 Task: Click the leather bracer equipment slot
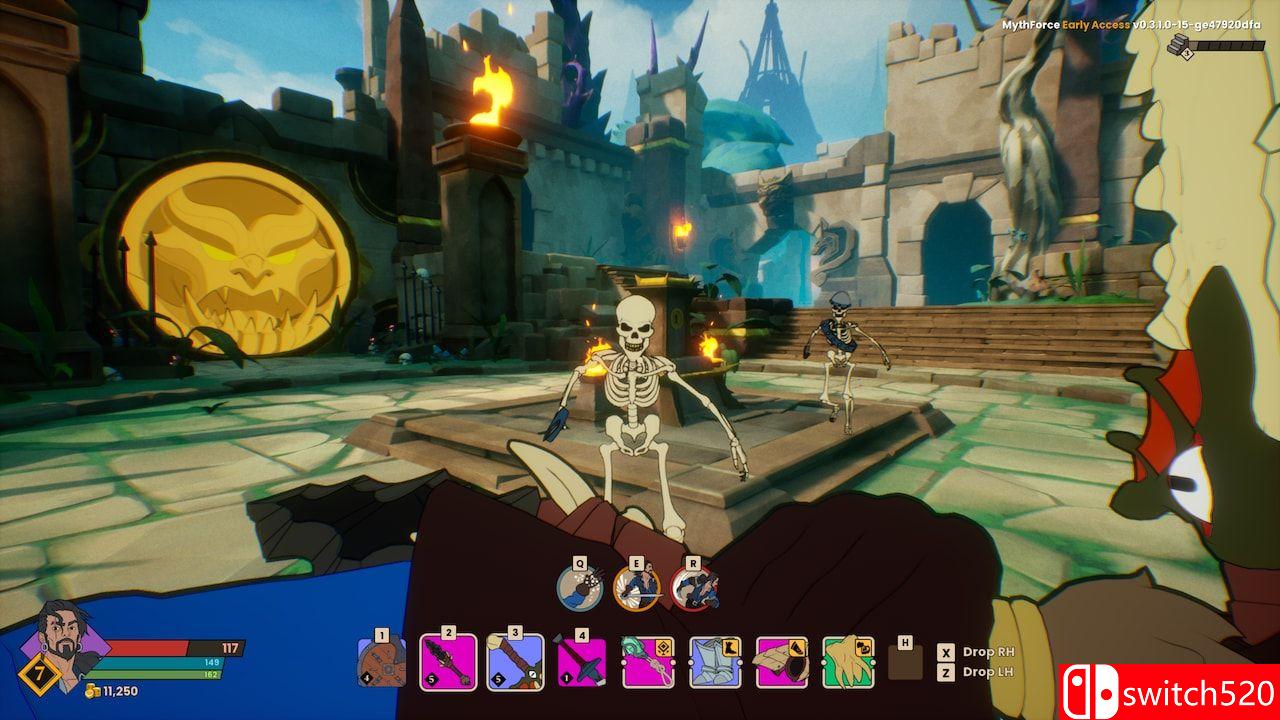(781, 662)
